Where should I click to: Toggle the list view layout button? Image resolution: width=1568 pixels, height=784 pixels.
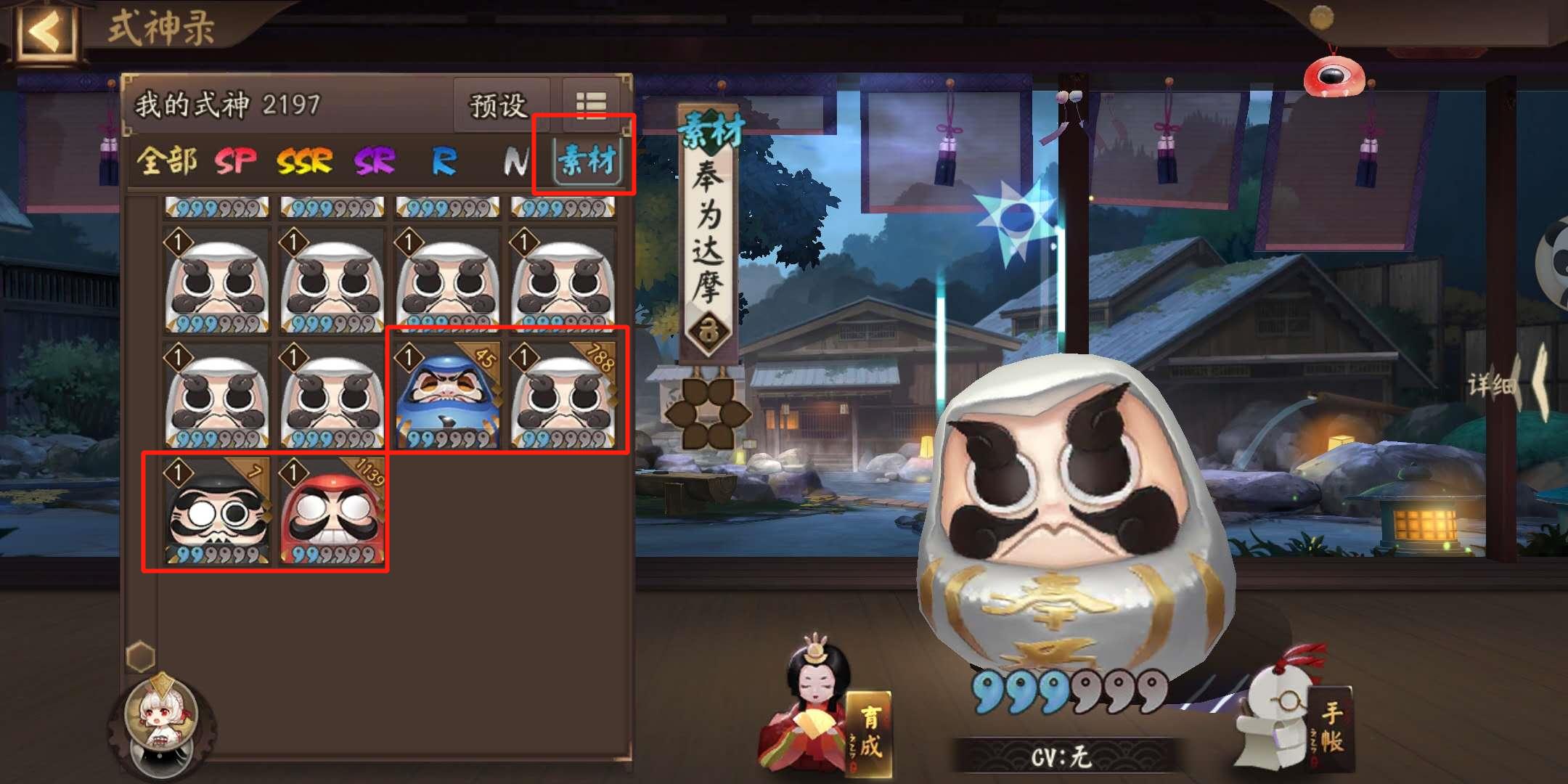pyautogui.click(x=592, y=106)
